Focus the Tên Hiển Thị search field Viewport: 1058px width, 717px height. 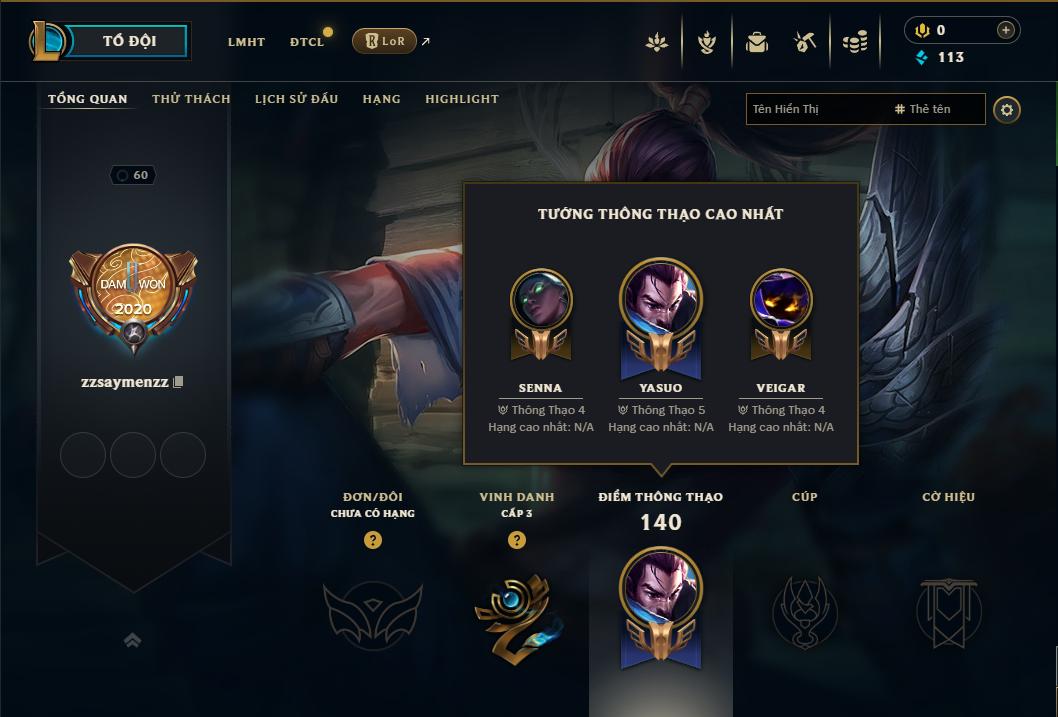[815, 109]
